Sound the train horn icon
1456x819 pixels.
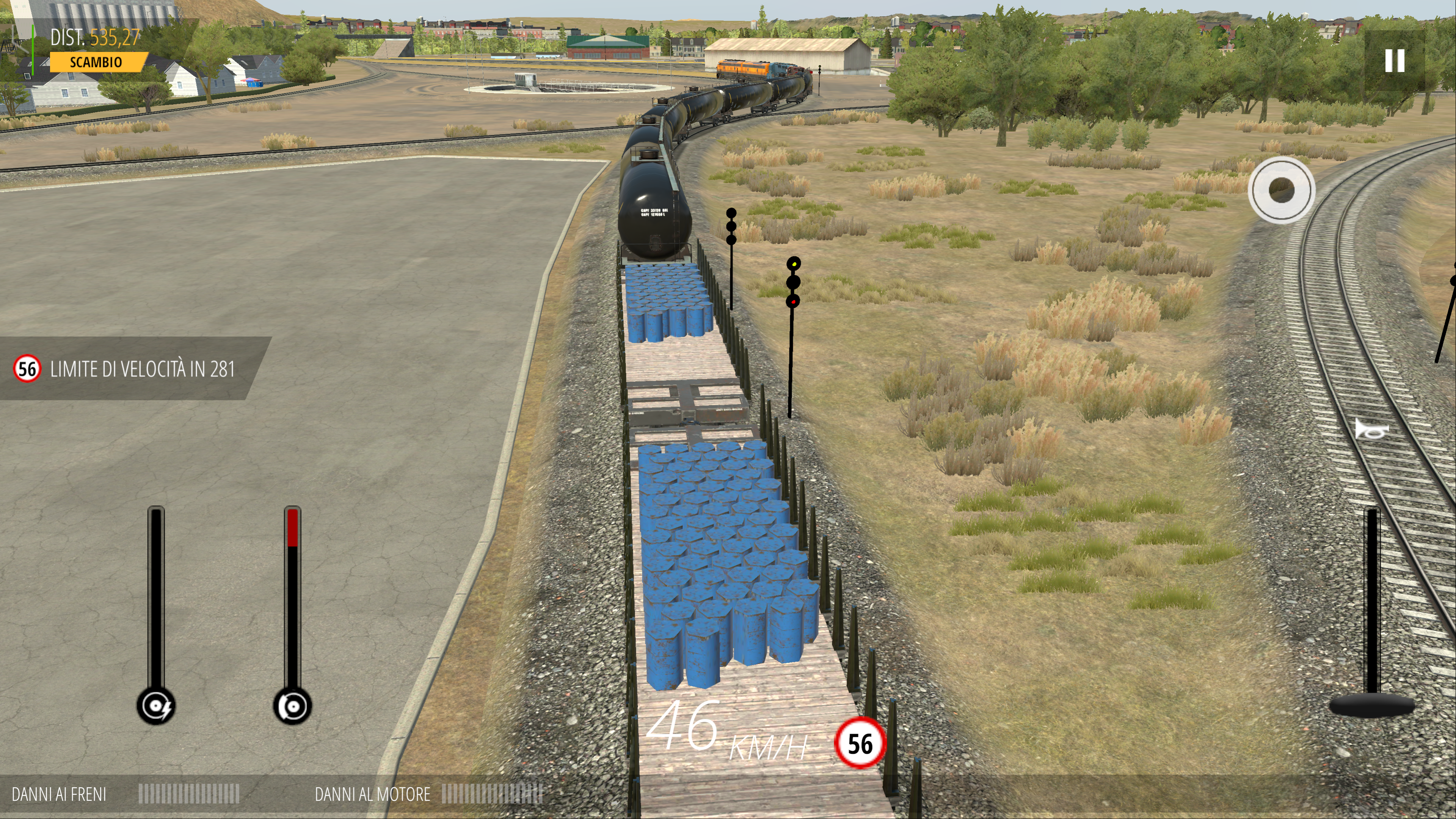tap(1371, 430)
